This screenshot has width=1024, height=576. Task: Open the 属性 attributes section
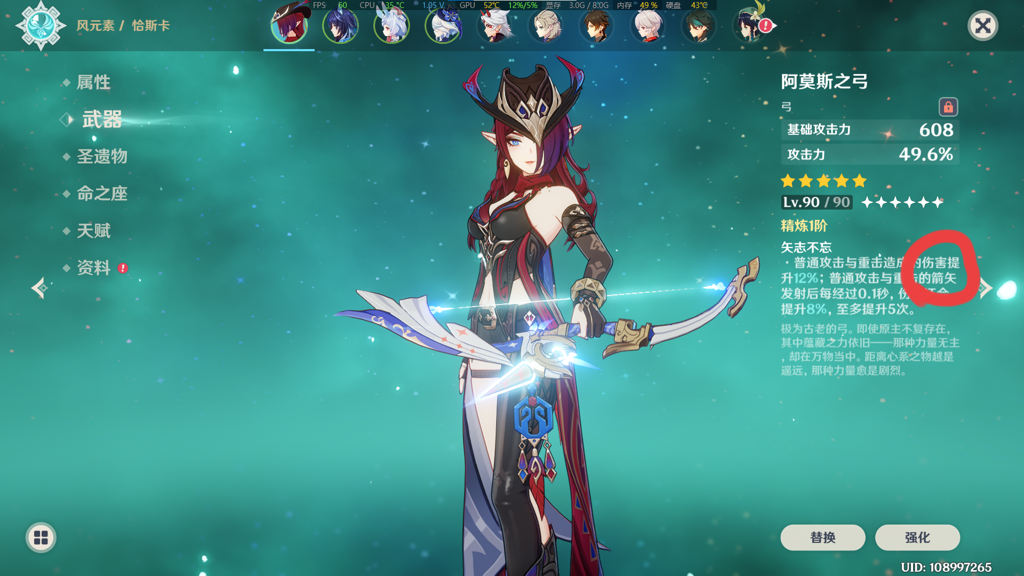pyautogui.click(x=93, y=83)
